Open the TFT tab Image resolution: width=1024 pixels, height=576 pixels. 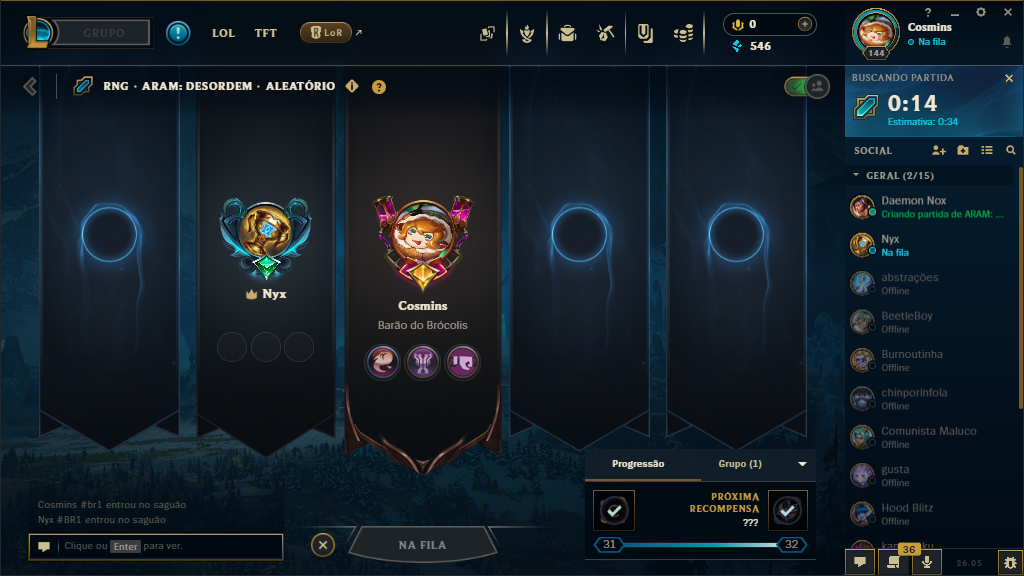point(266,33)
